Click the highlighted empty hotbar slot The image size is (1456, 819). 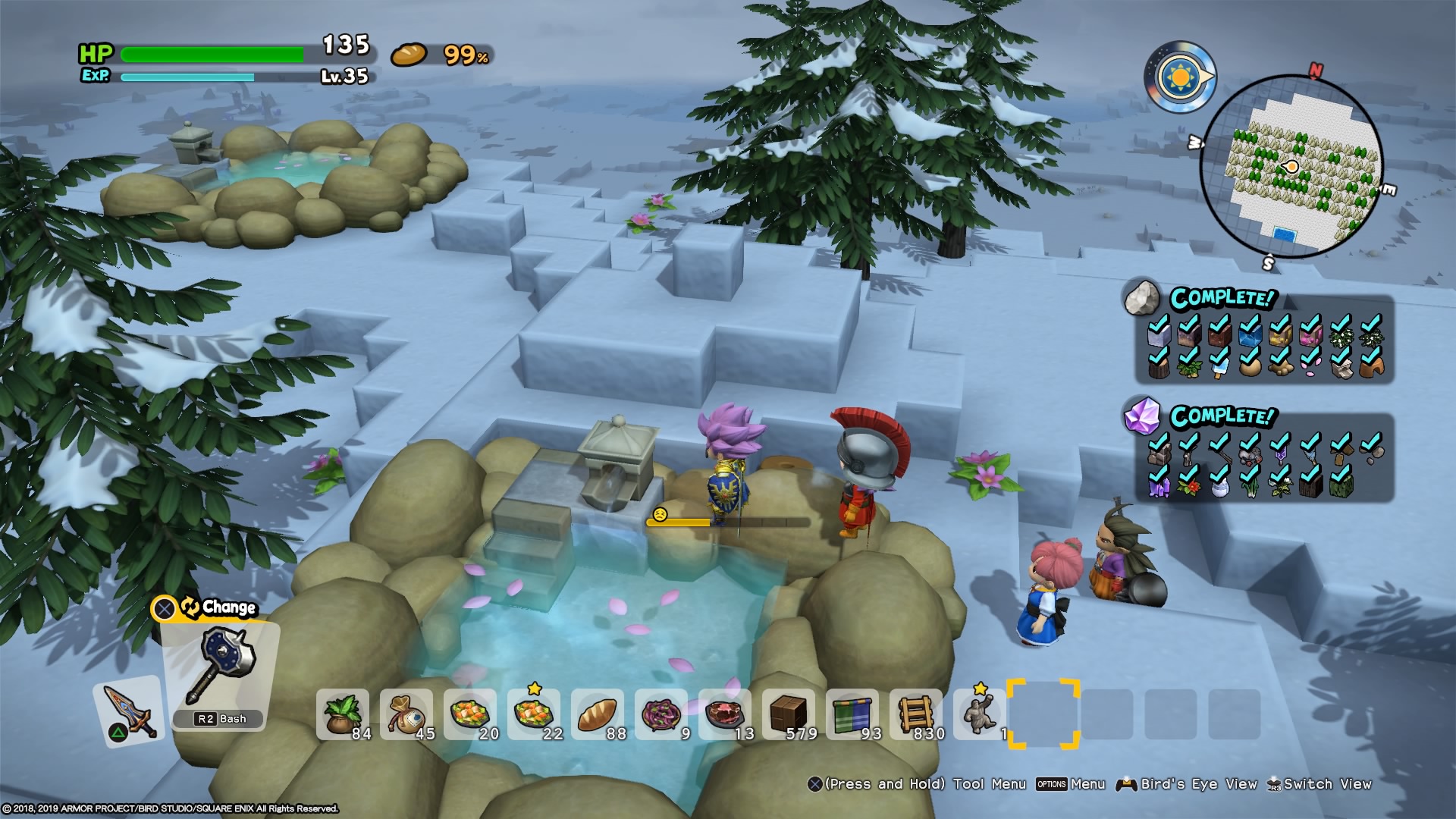[1043, 714]
